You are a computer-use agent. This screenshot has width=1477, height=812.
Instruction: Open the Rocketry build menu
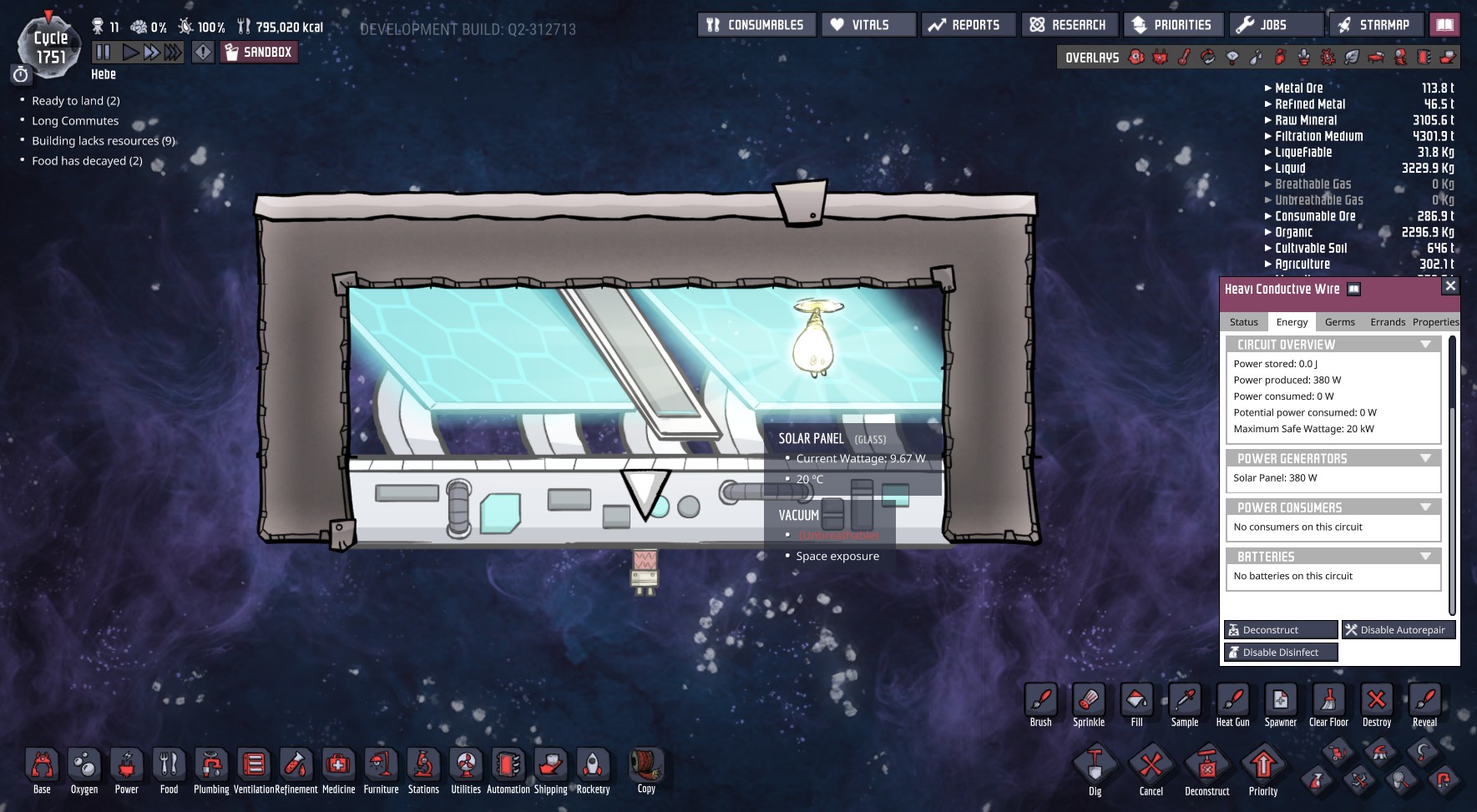[x=593, y=770]
